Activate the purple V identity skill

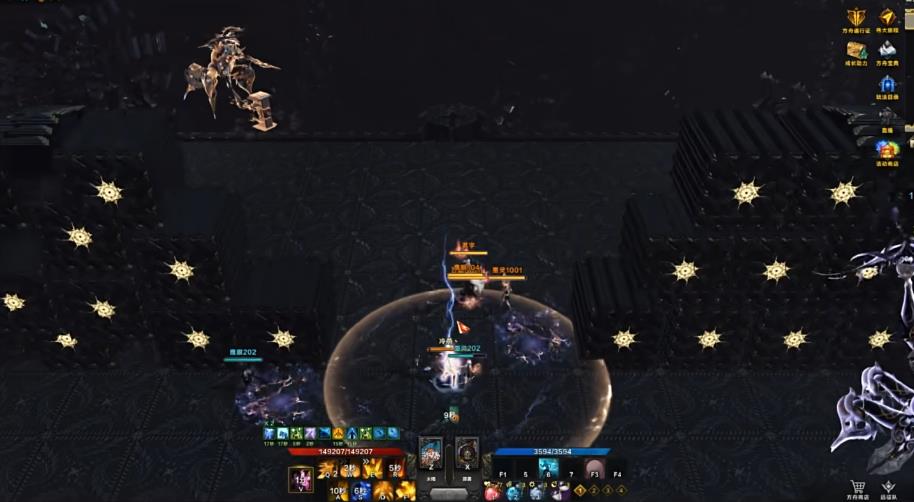tap(301, 479)
